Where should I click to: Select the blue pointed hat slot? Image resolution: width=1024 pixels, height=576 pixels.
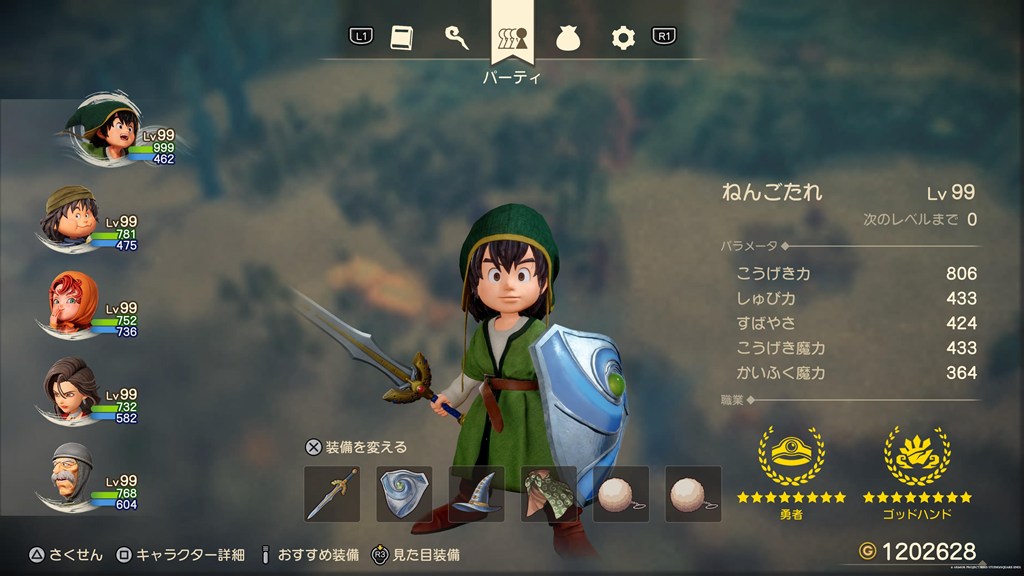point(476,494)
